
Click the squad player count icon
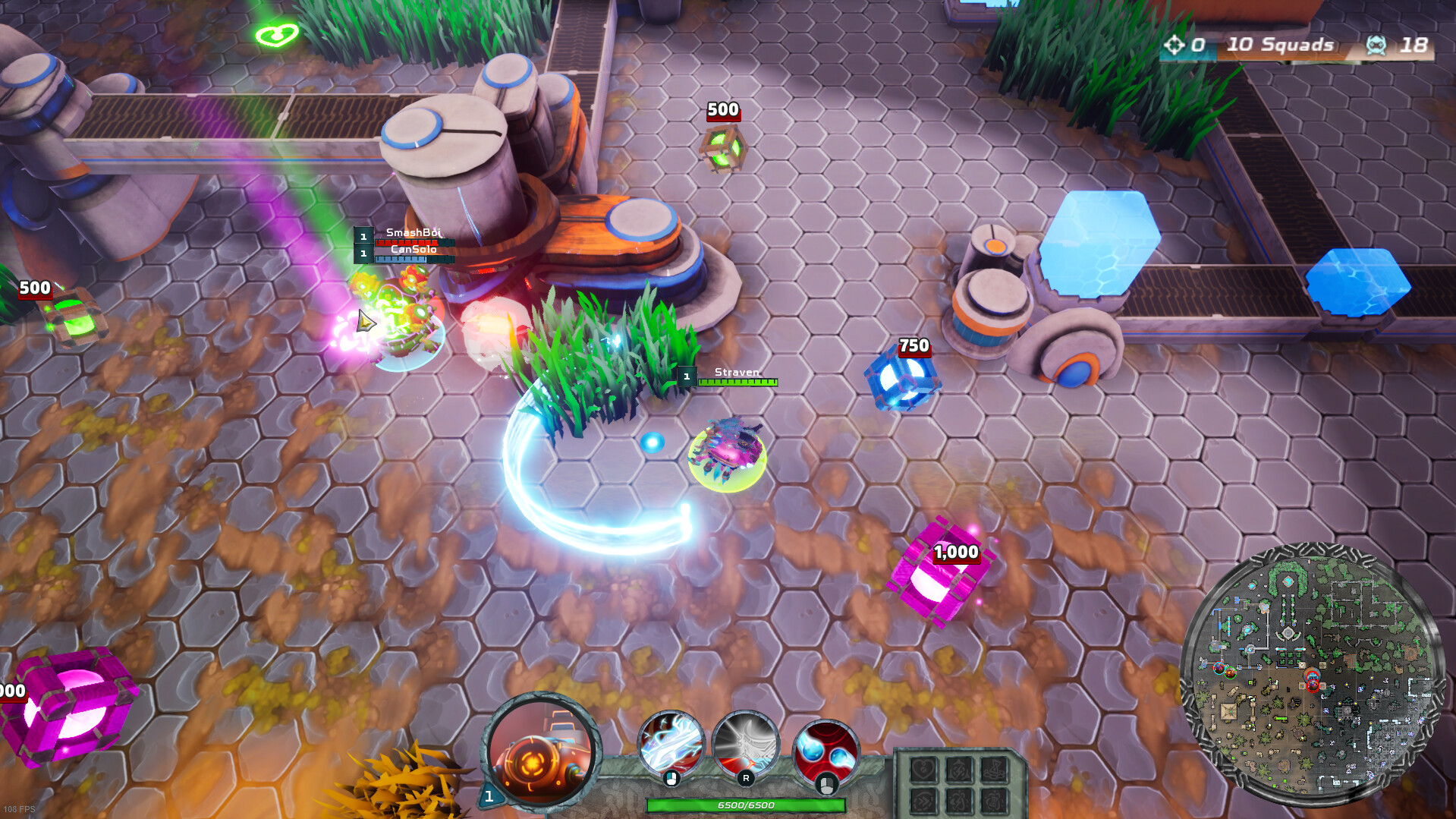pyautogui.click(x=1376, y=45)
